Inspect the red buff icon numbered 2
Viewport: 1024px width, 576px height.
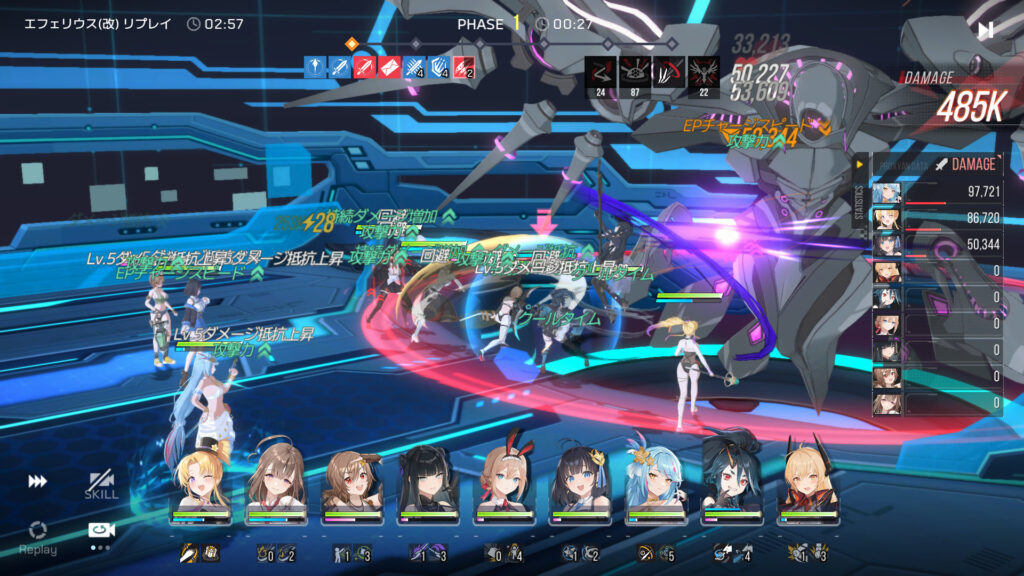(463, 66)
